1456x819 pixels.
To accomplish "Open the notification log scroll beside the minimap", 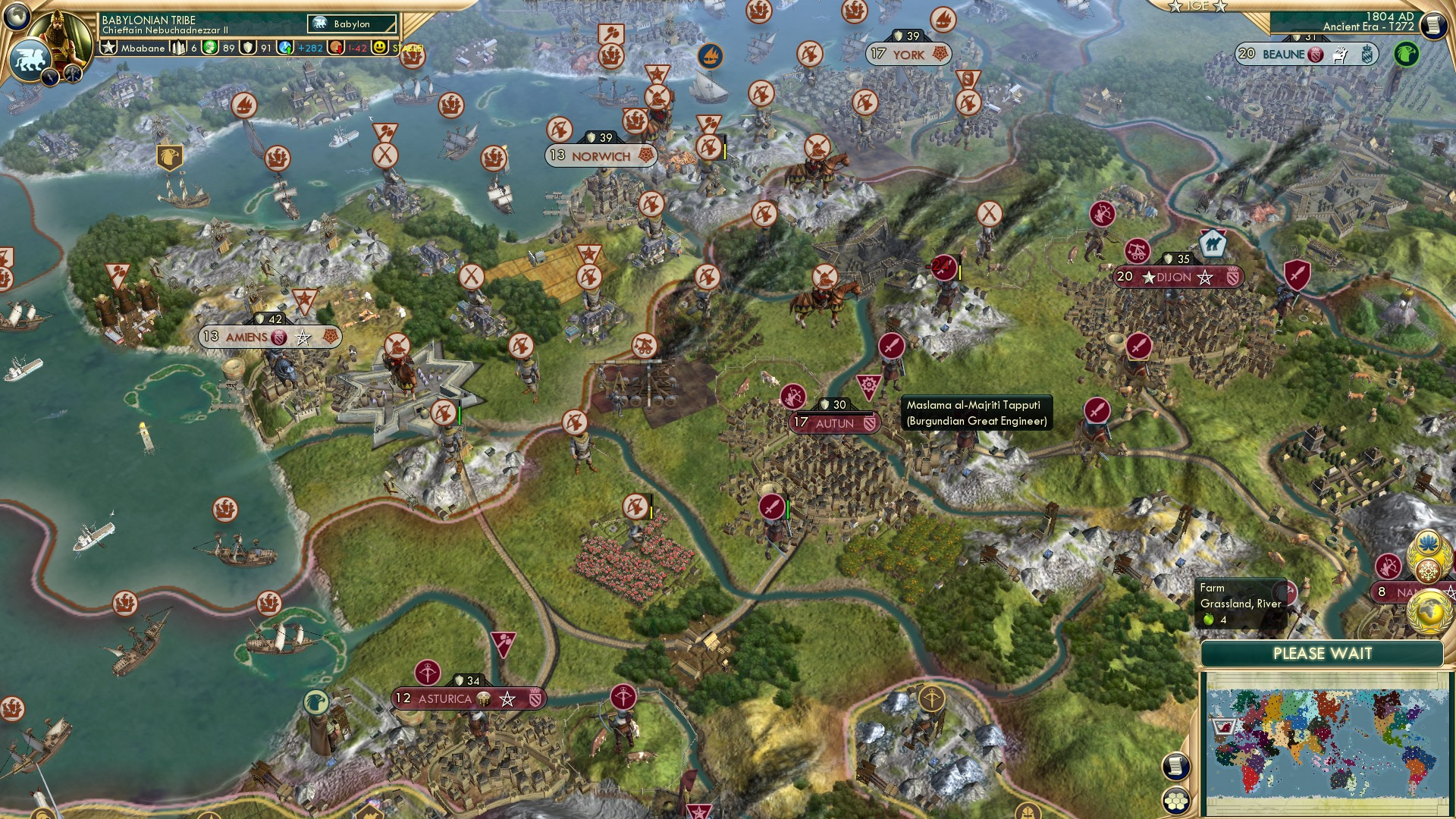I will 1175,767.
